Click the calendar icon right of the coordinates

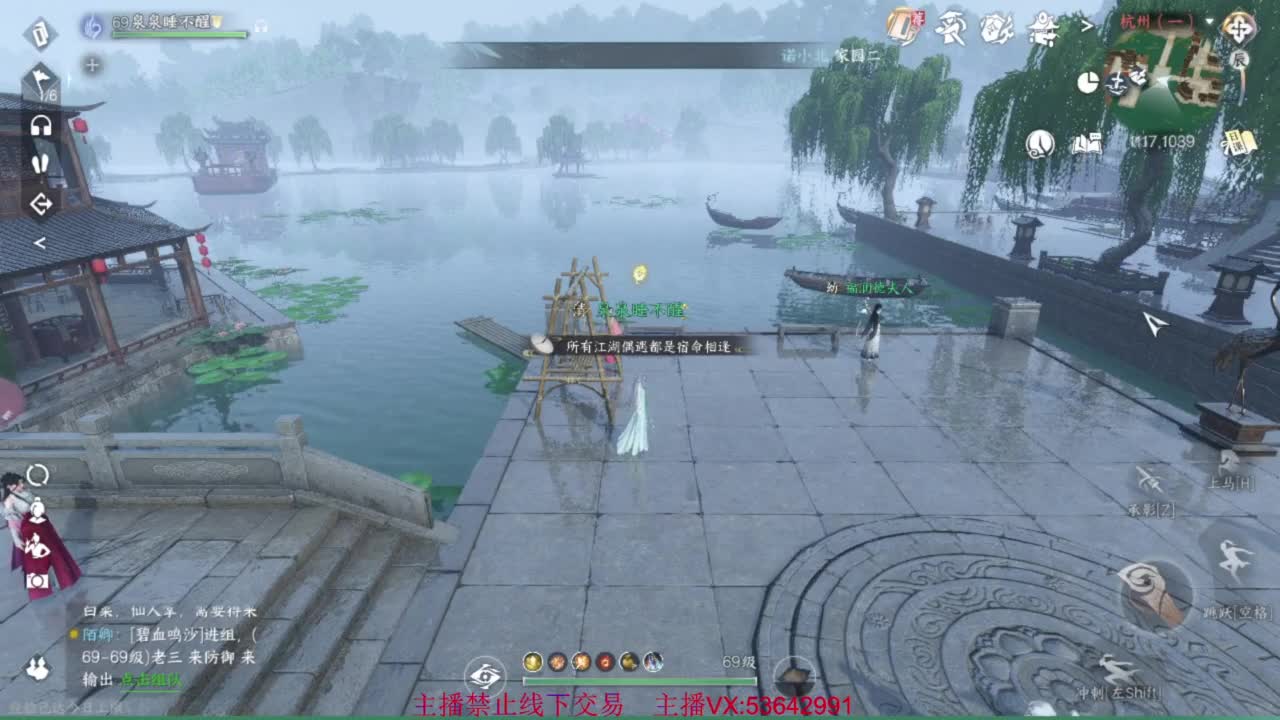[x=1240, y=140]
